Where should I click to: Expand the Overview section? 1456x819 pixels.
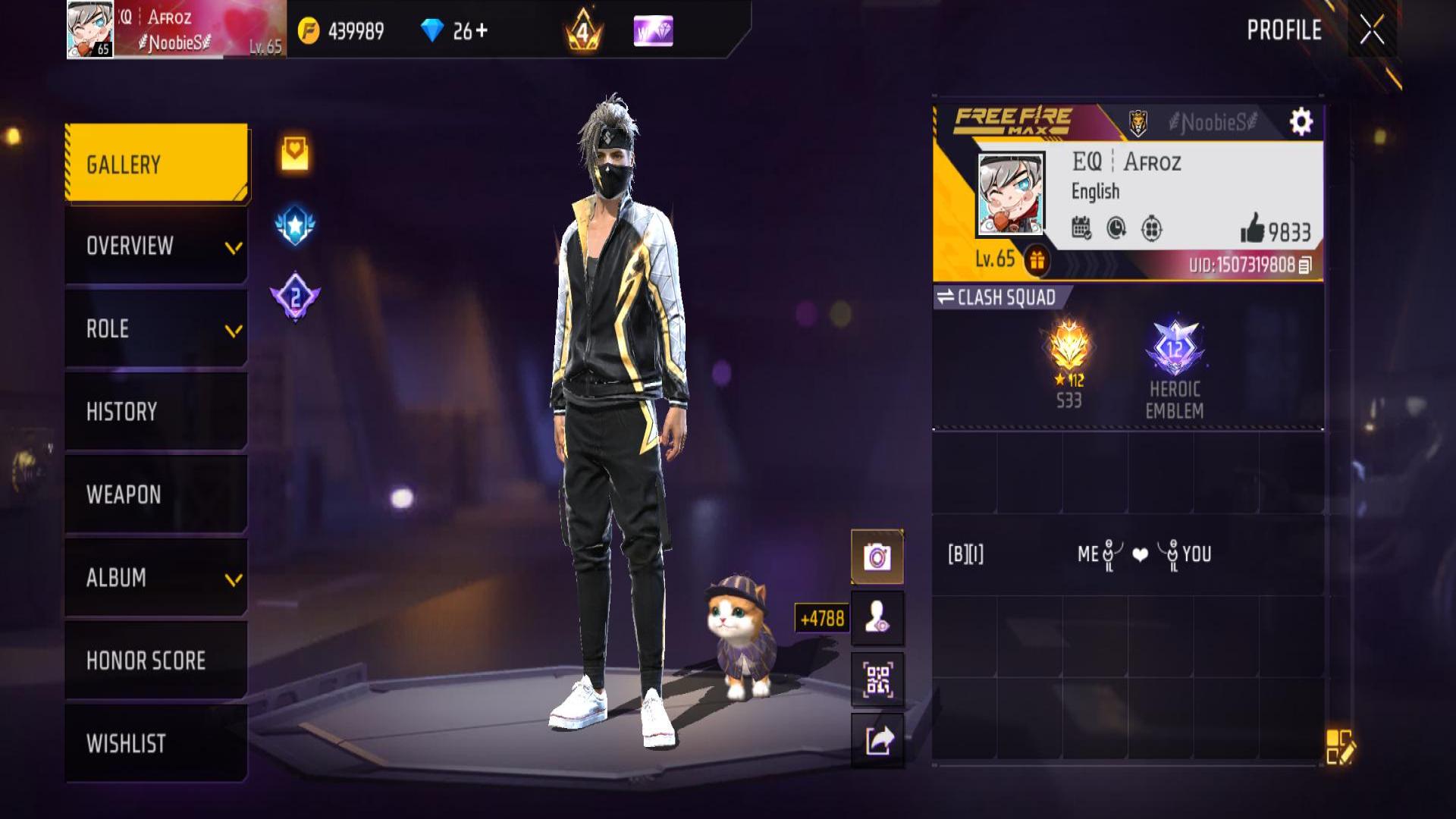click(x=156, y=246)
